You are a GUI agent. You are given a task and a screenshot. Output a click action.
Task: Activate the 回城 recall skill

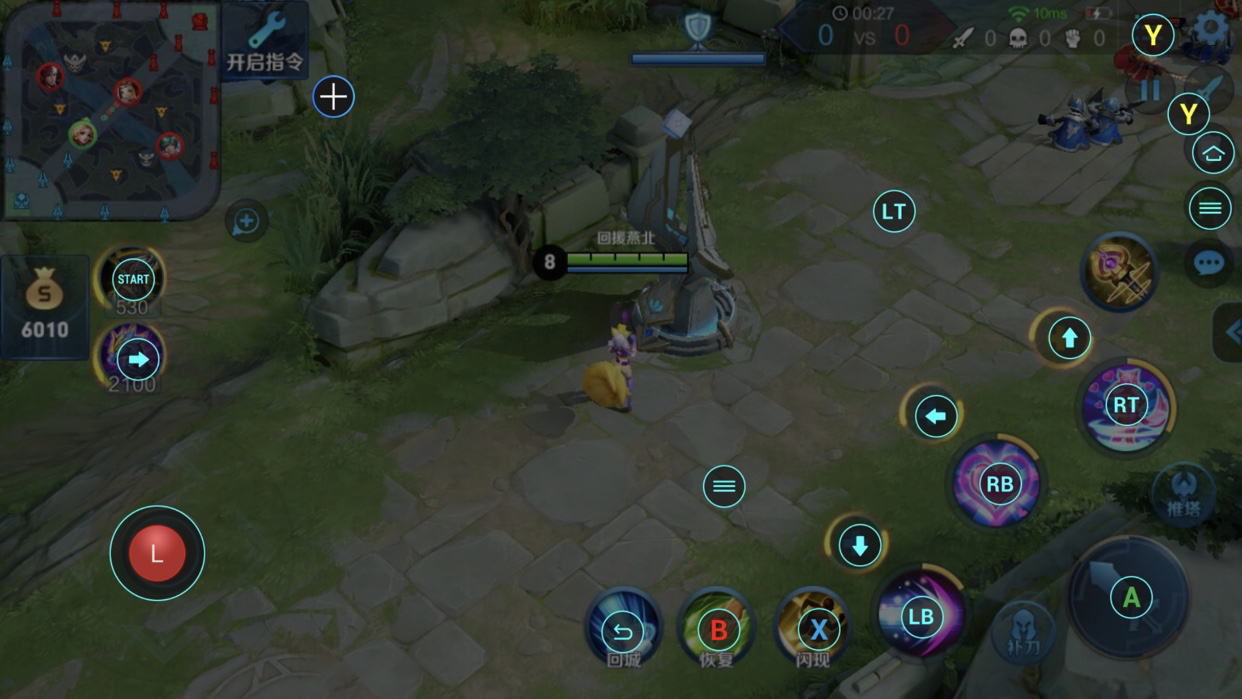[623, 628]
